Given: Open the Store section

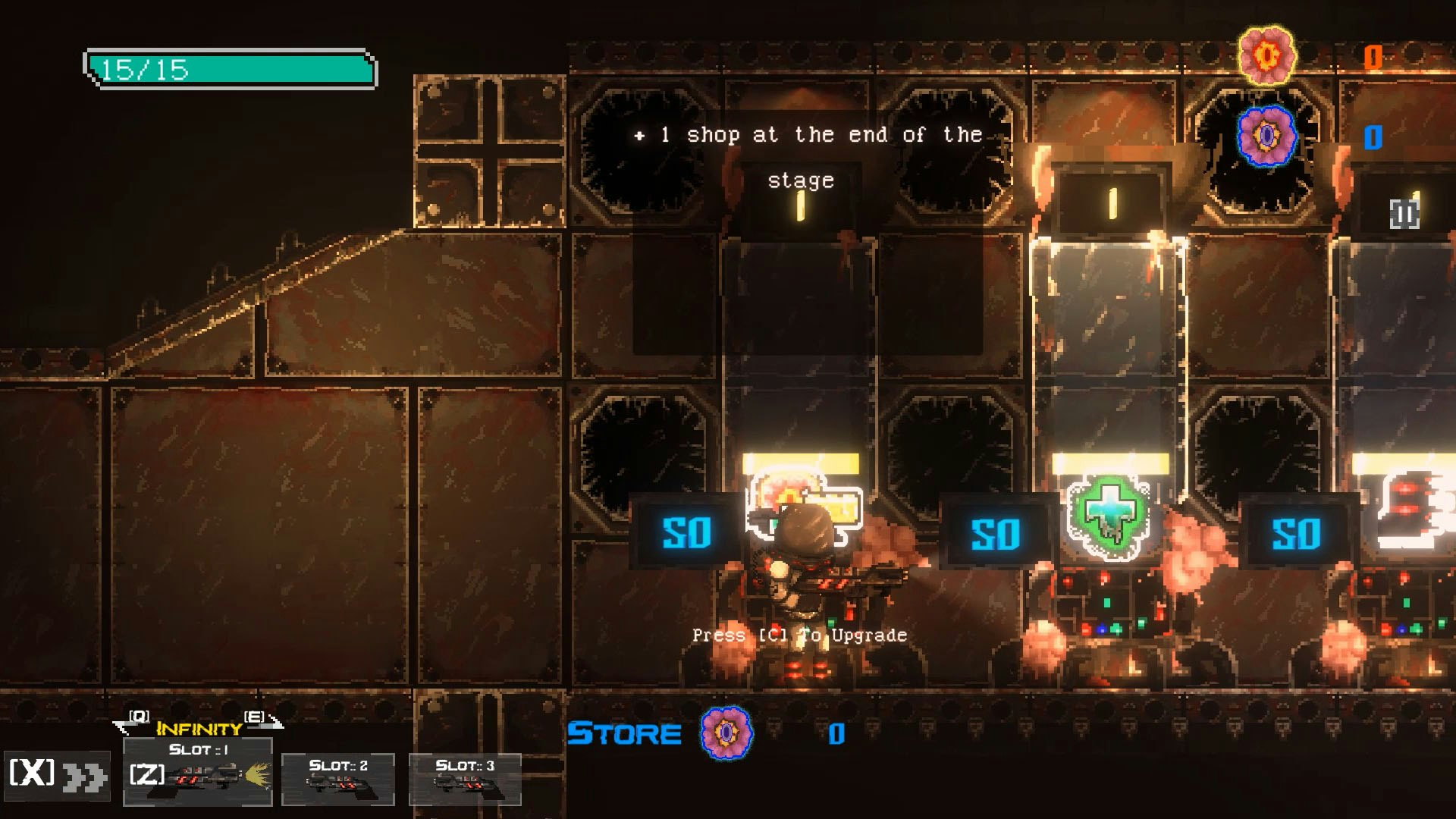Looking at the screenshot, I should pos(624,733).
